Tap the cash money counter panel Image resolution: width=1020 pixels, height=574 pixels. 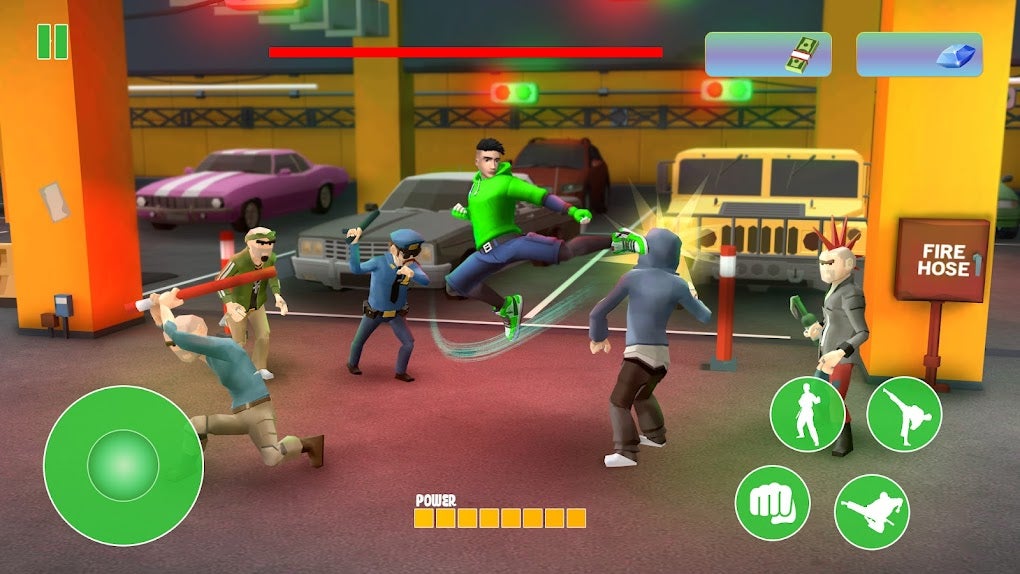pos(767,54)
